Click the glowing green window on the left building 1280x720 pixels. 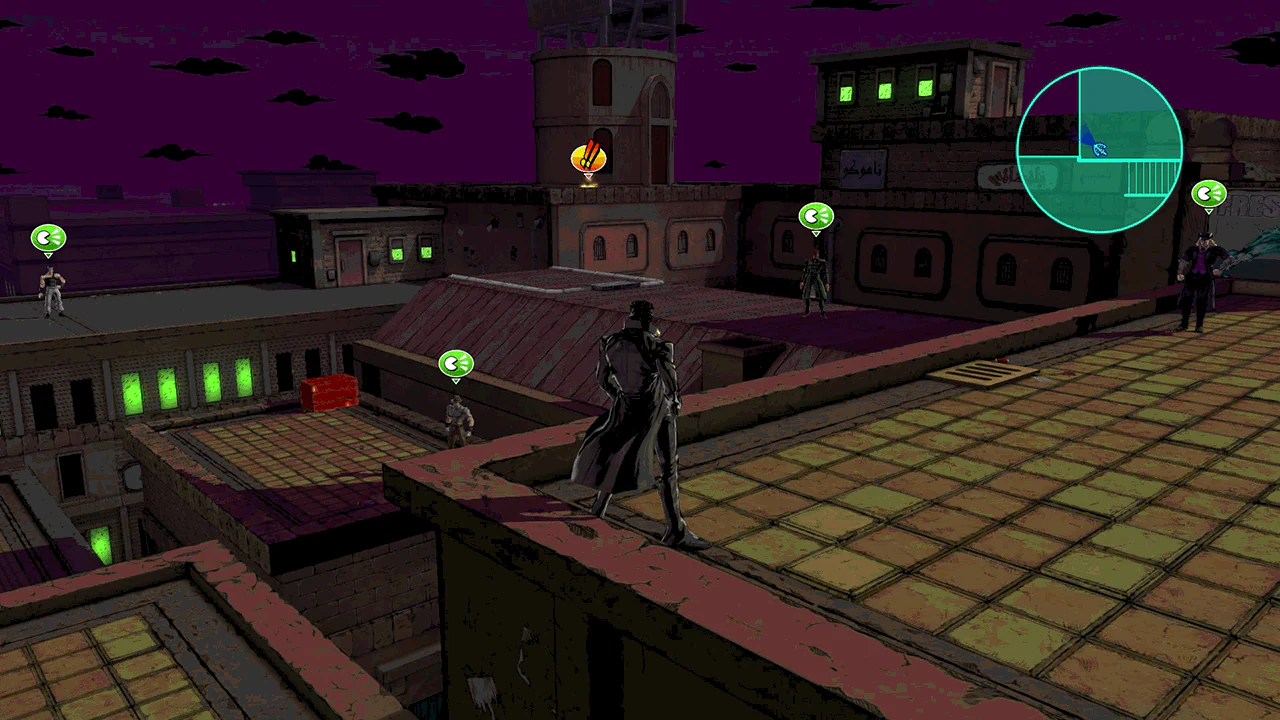140,390
